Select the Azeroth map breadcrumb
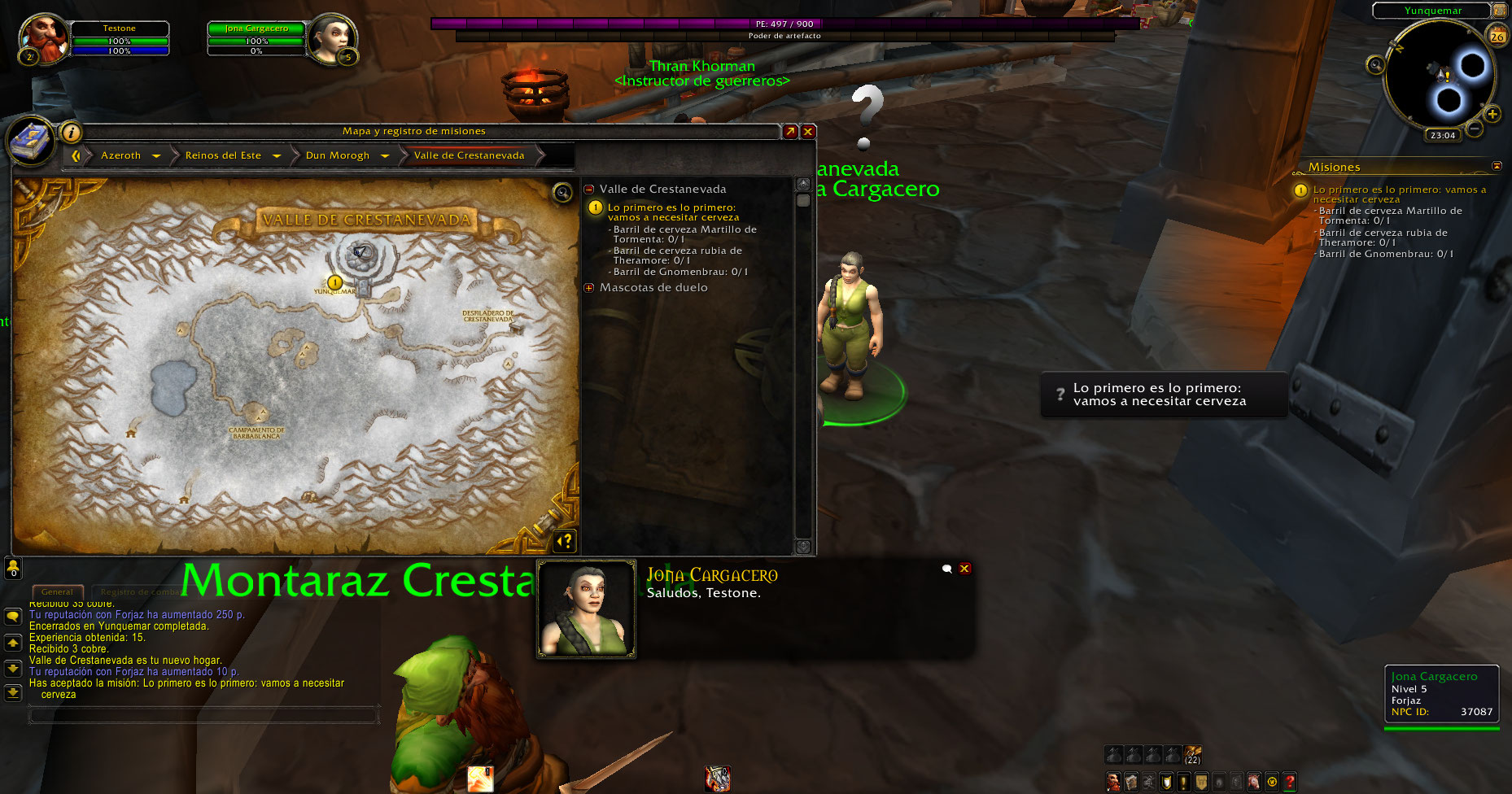The height and width of the screenshot is (794, 1512). click(120, 155)
